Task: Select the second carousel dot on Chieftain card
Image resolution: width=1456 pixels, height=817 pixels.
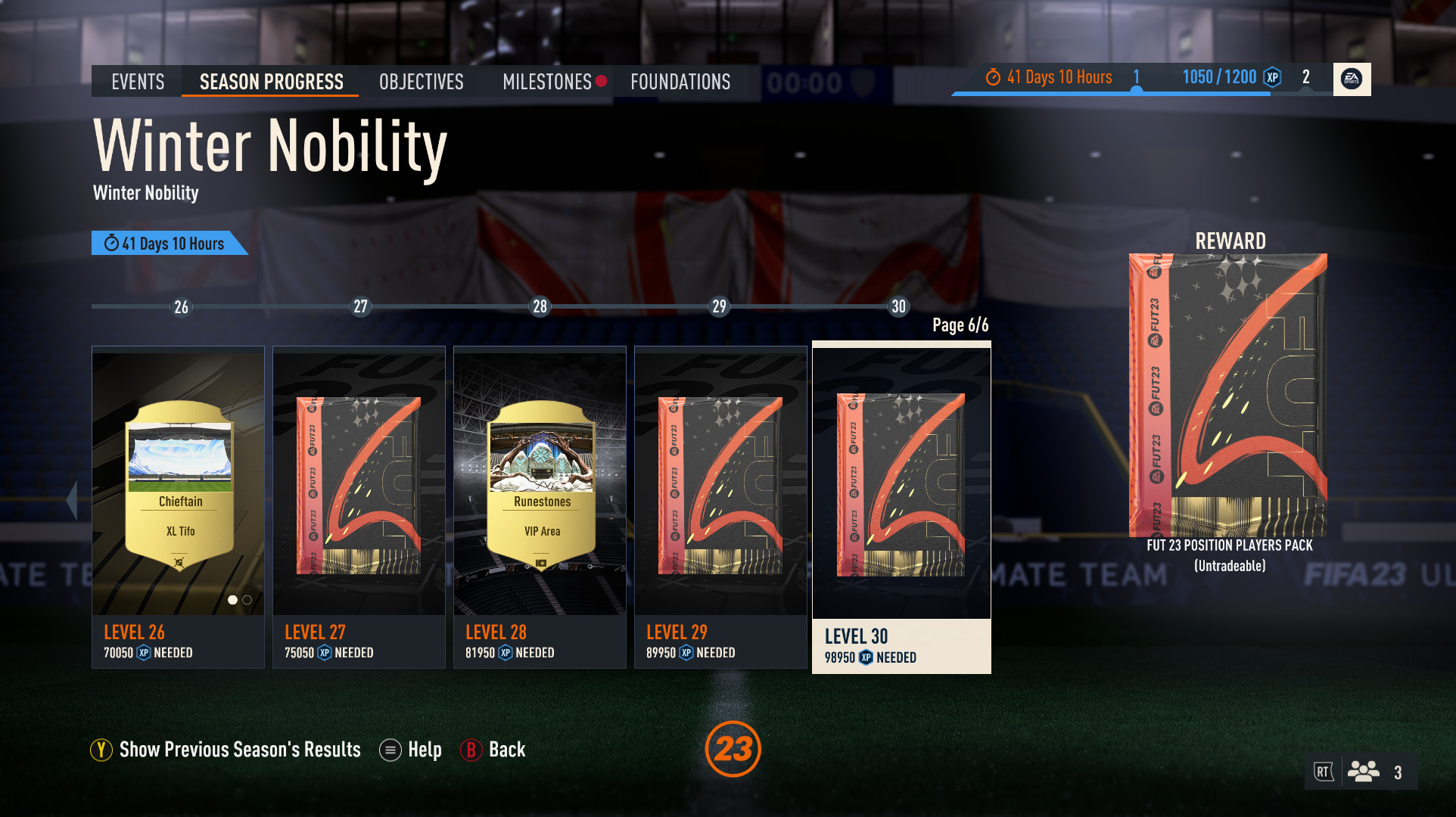Action: (246, 601)
